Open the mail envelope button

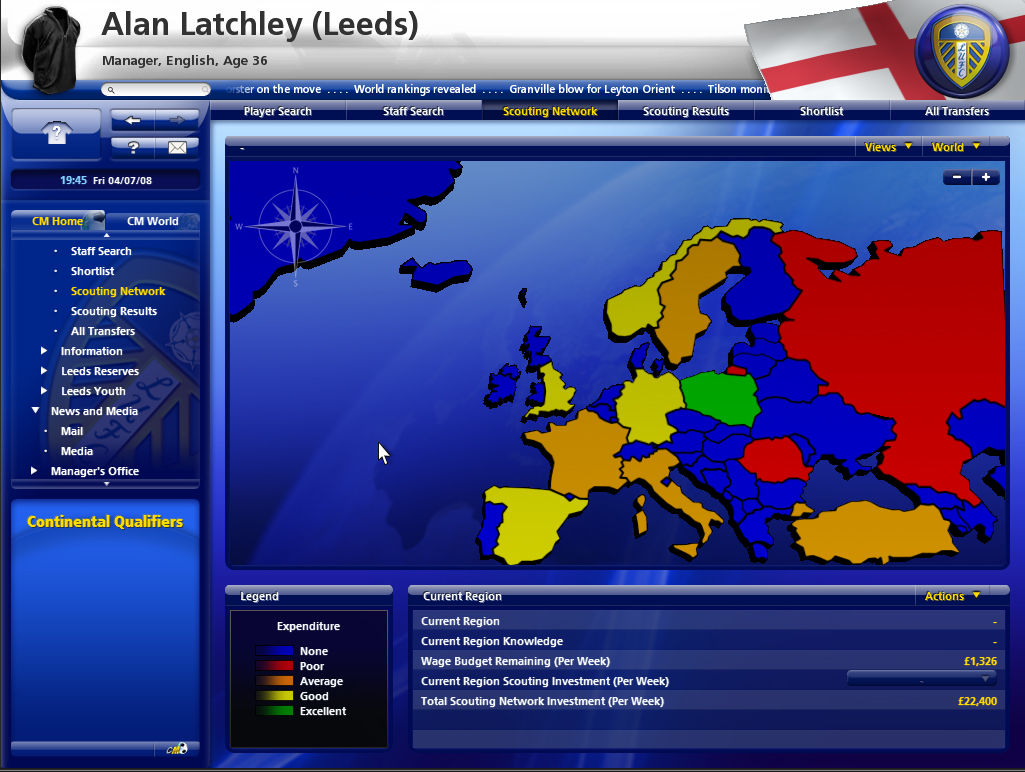[177, 147]
